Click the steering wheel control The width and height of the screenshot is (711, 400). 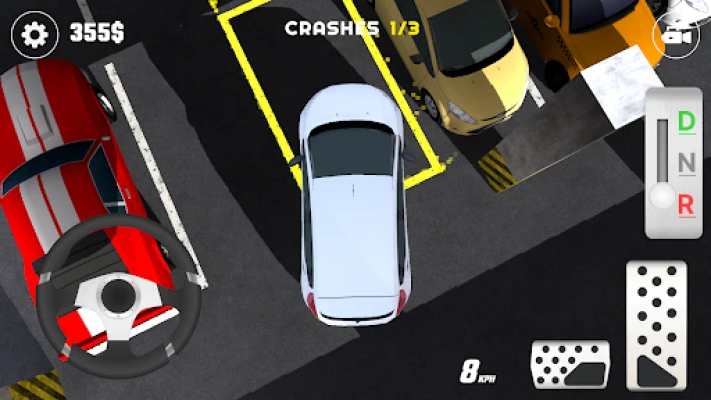point(118,295)
